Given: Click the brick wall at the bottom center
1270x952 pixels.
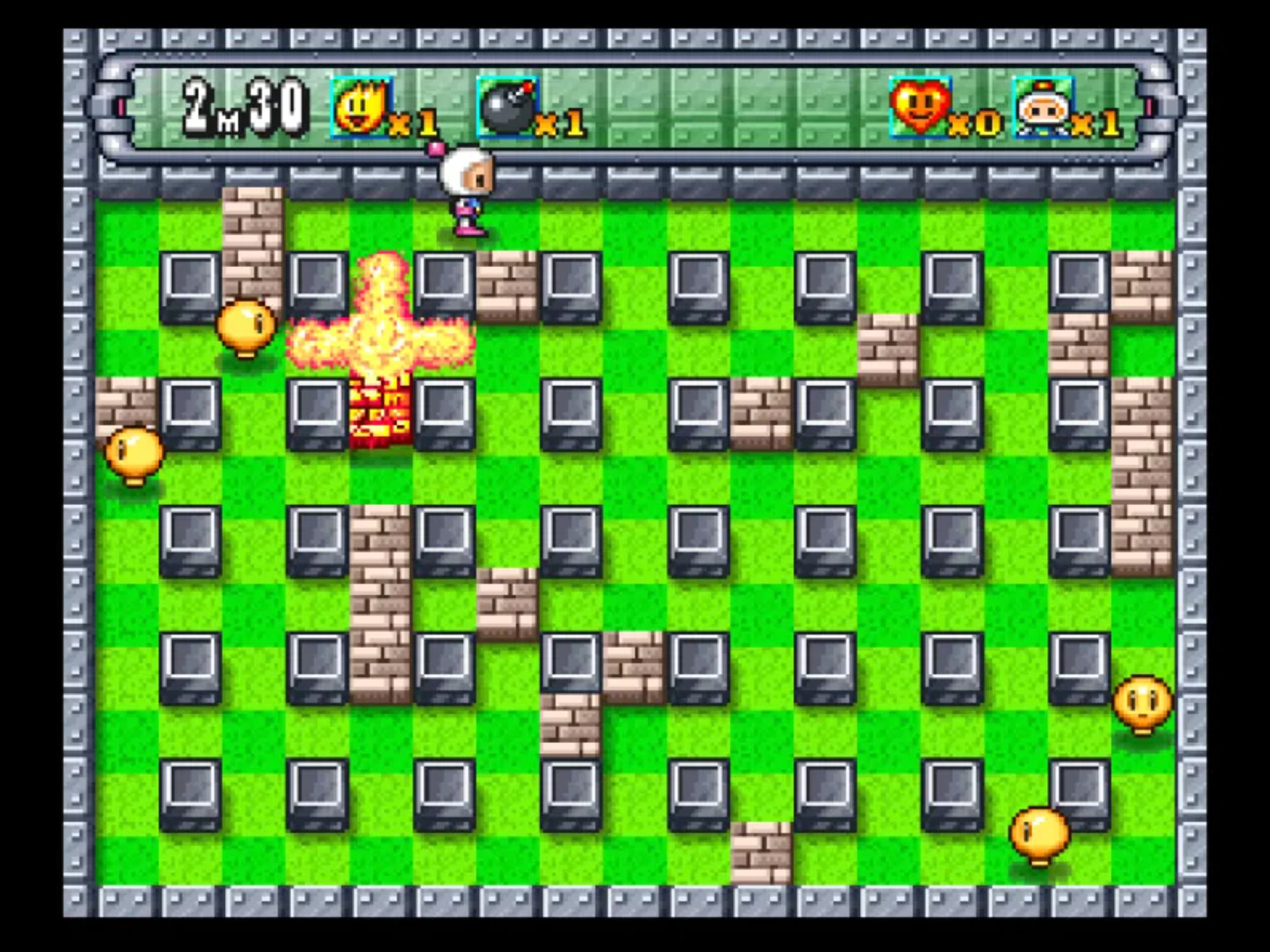Looking at the screenshot, I should tap(762, 853).
